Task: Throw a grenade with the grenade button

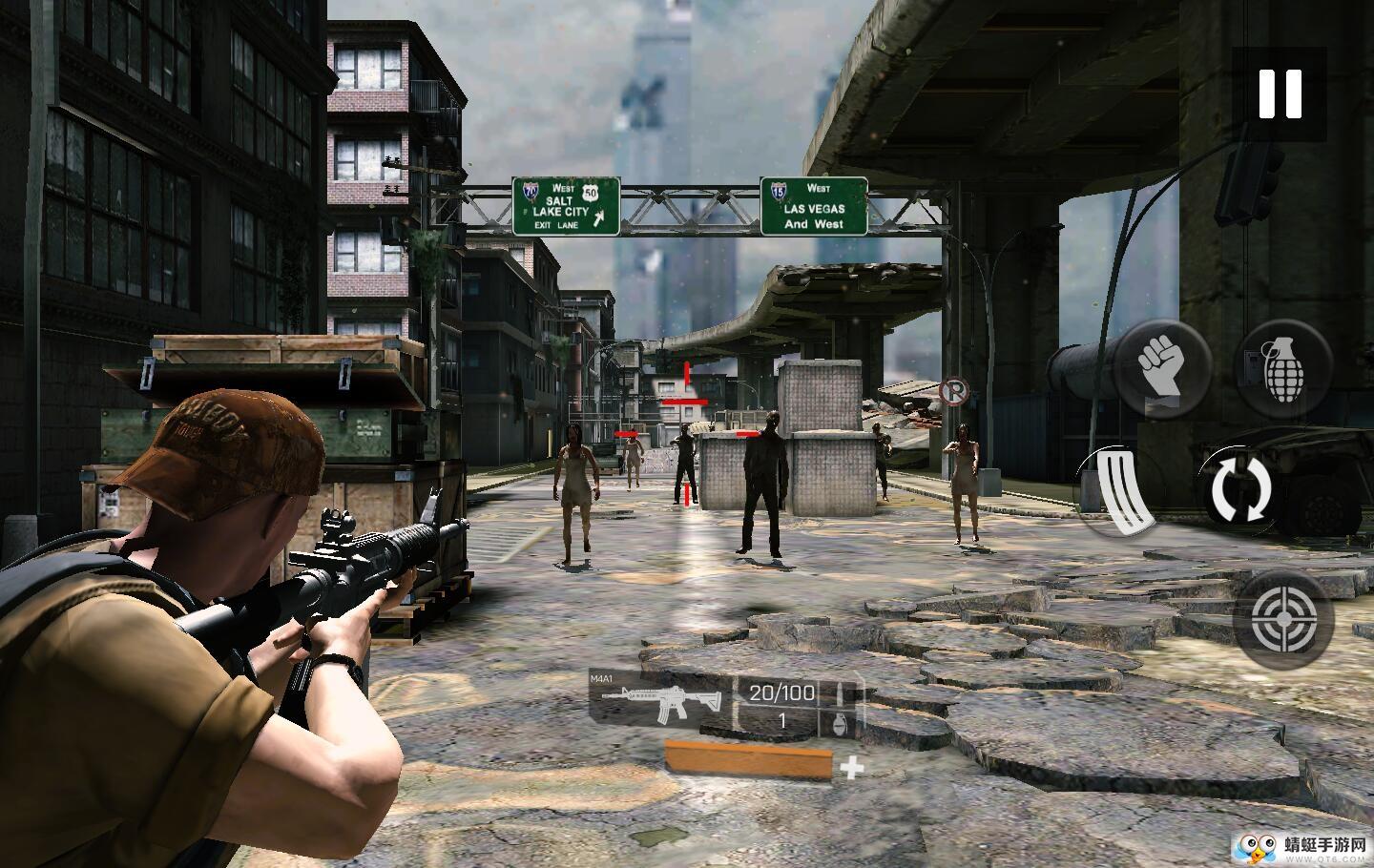Action: (x=1283, y=367)
